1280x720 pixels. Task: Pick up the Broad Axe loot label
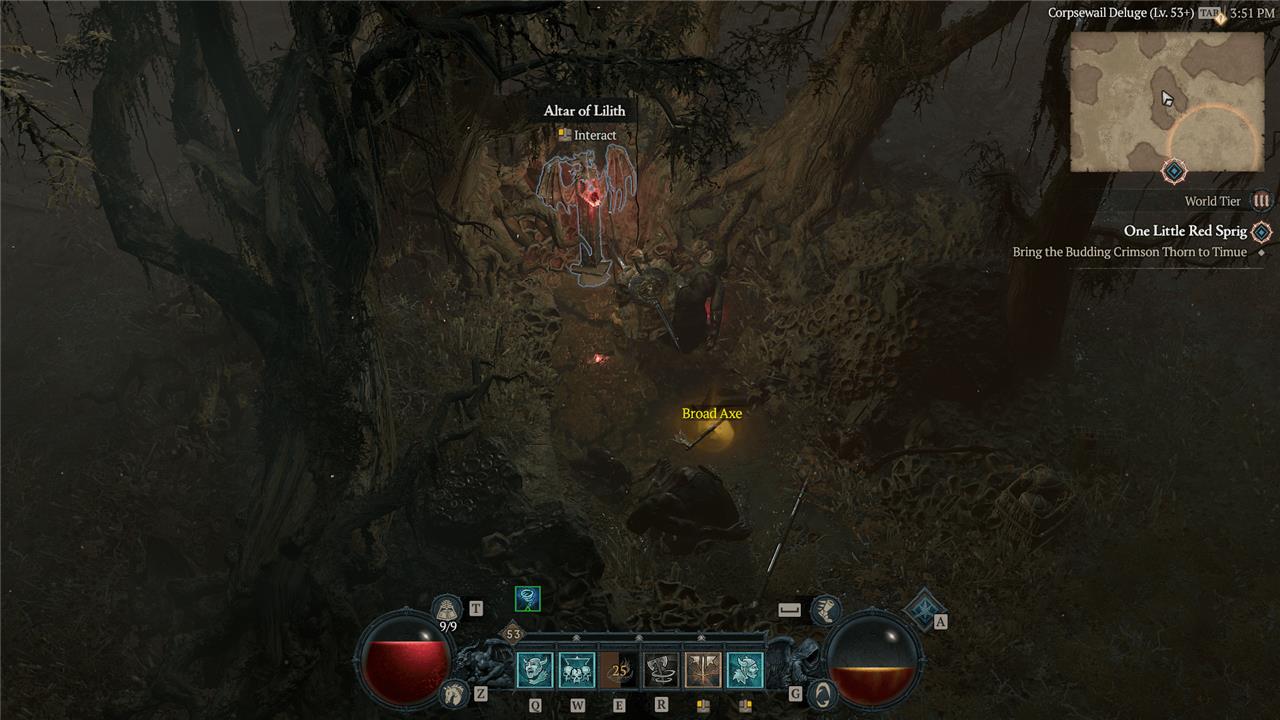click(712, 414)
